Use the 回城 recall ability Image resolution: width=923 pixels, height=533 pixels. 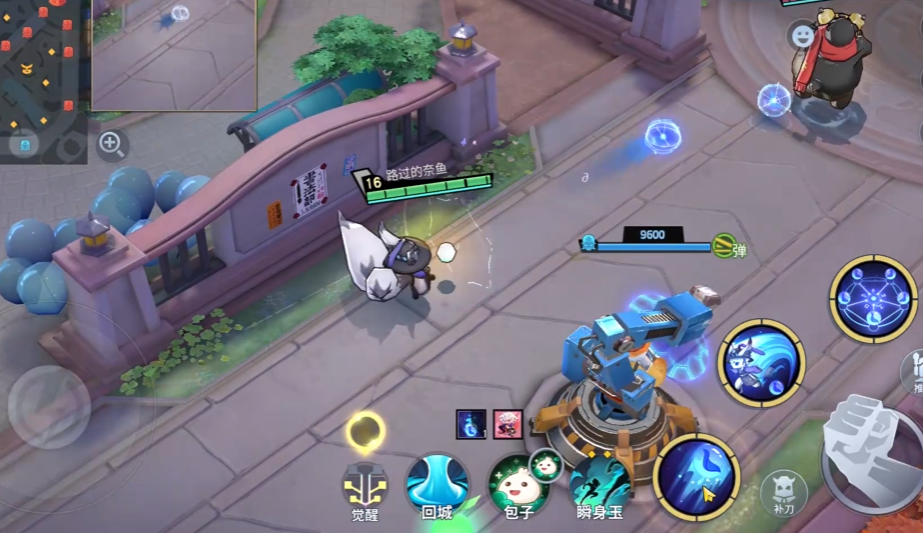coord(437,482)
